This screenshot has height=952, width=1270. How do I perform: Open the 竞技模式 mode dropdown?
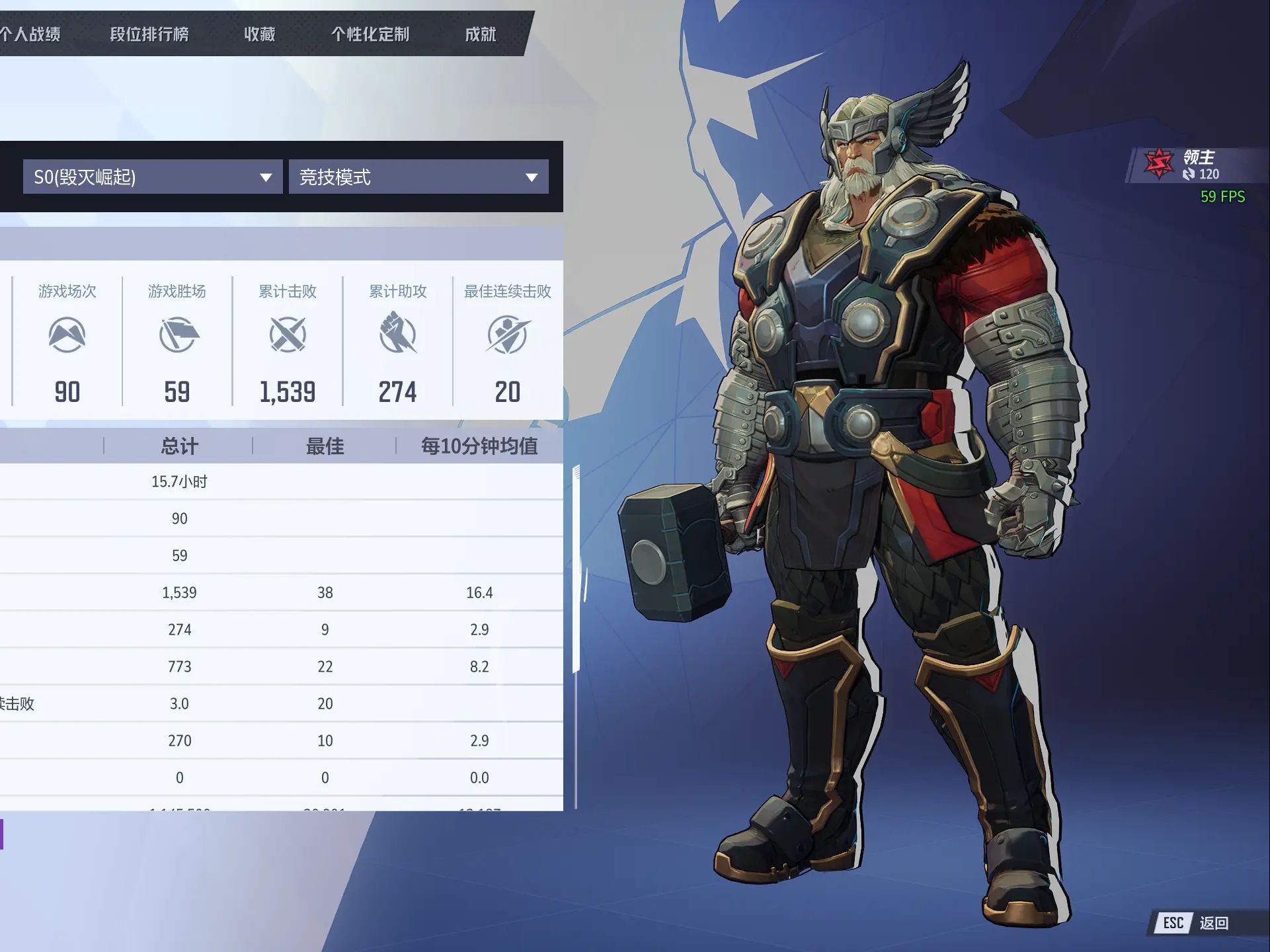pos(418,177)
